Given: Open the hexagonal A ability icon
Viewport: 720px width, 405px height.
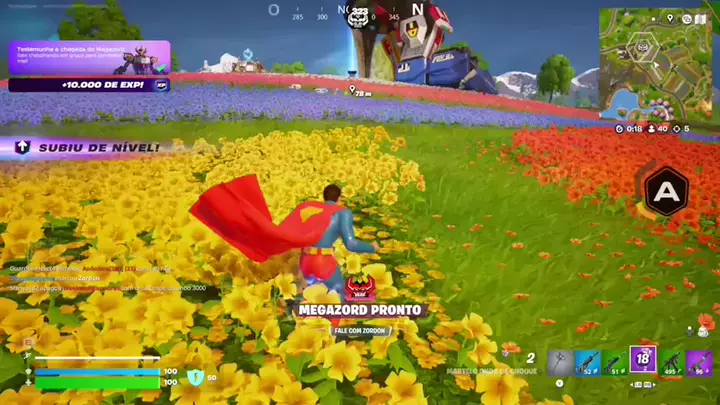Looking at the screenshot, I should point(662,190).
